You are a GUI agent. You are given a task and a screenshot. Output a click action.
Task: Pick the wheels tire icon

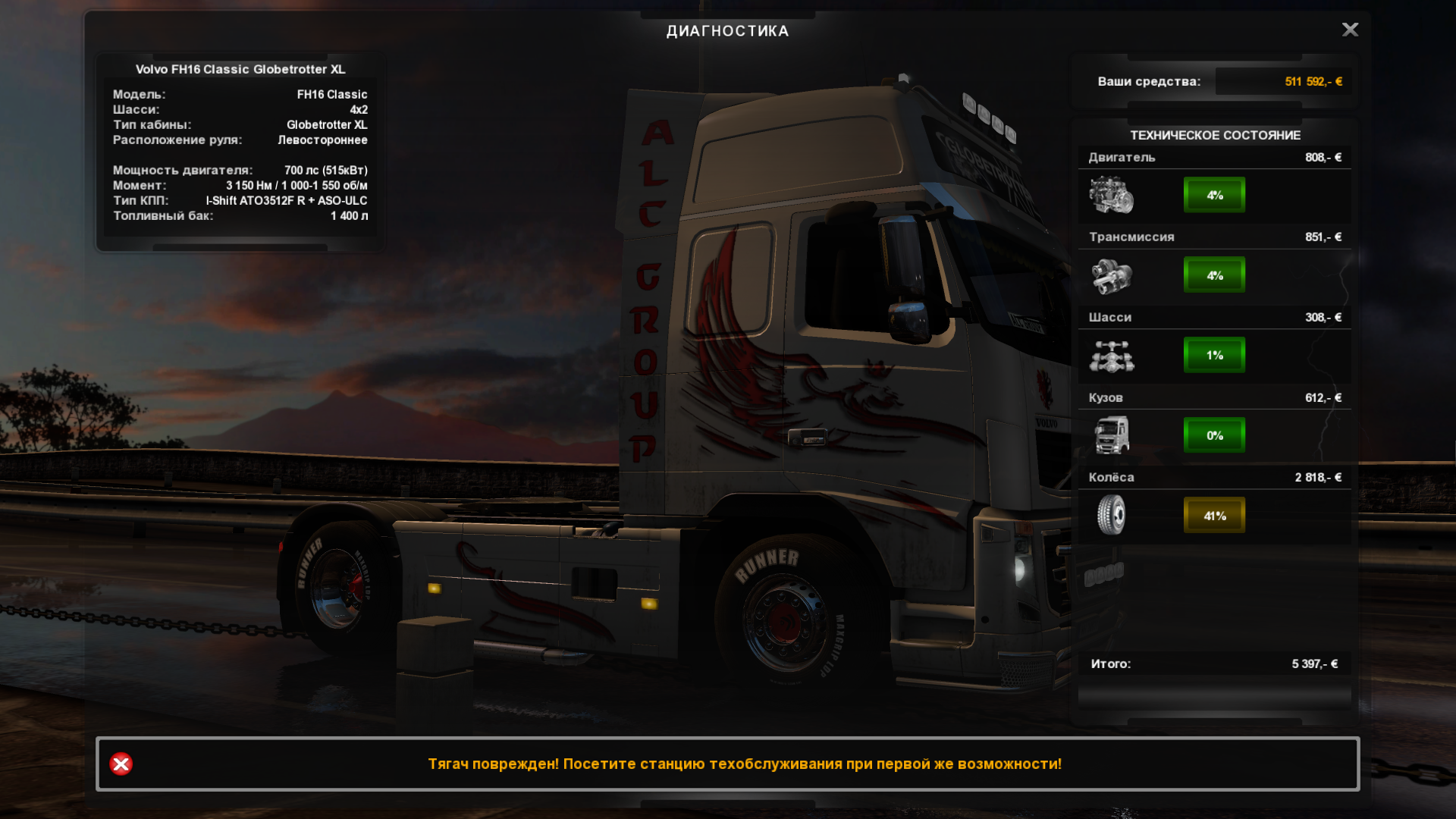[x=1111, y=515]
